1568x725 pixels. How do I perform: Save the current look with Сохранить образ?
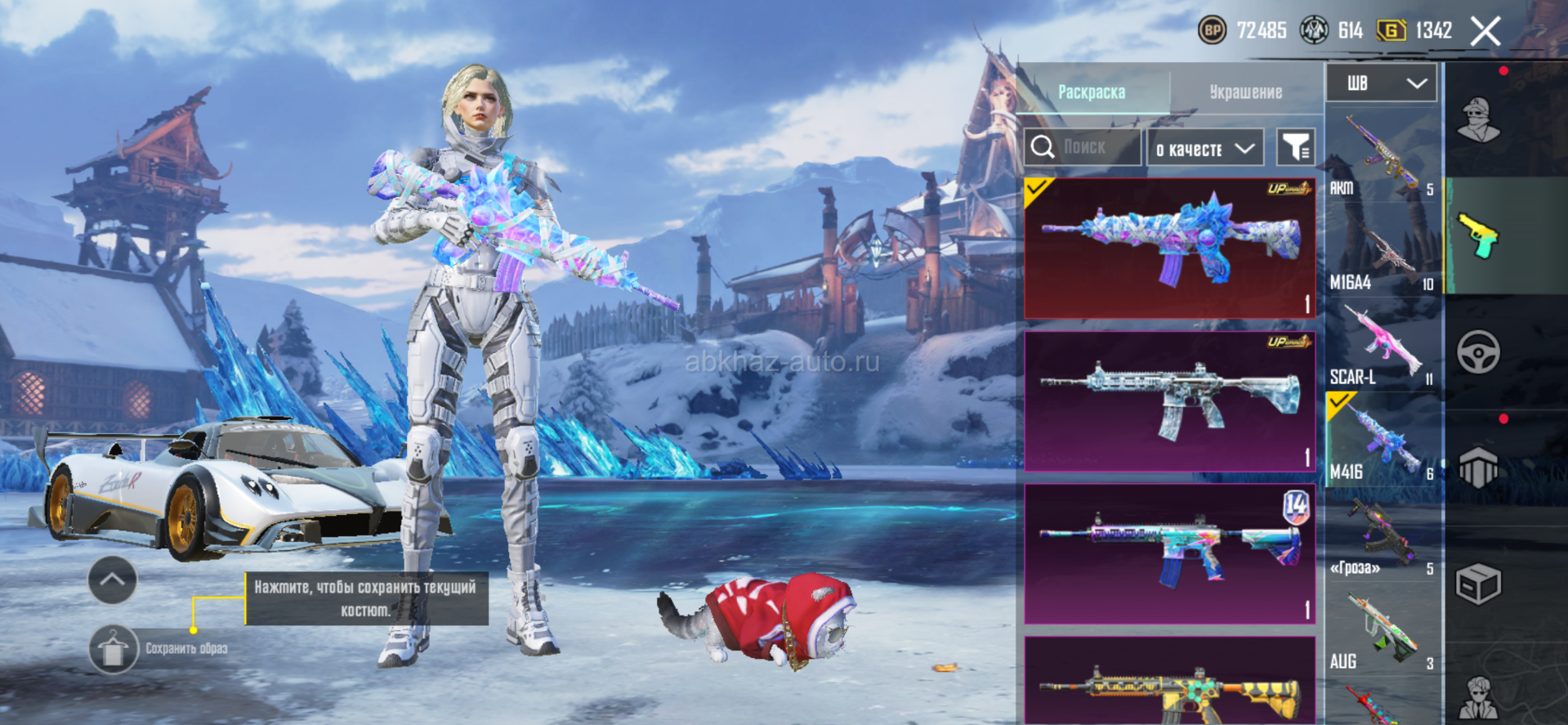(114, 650)
